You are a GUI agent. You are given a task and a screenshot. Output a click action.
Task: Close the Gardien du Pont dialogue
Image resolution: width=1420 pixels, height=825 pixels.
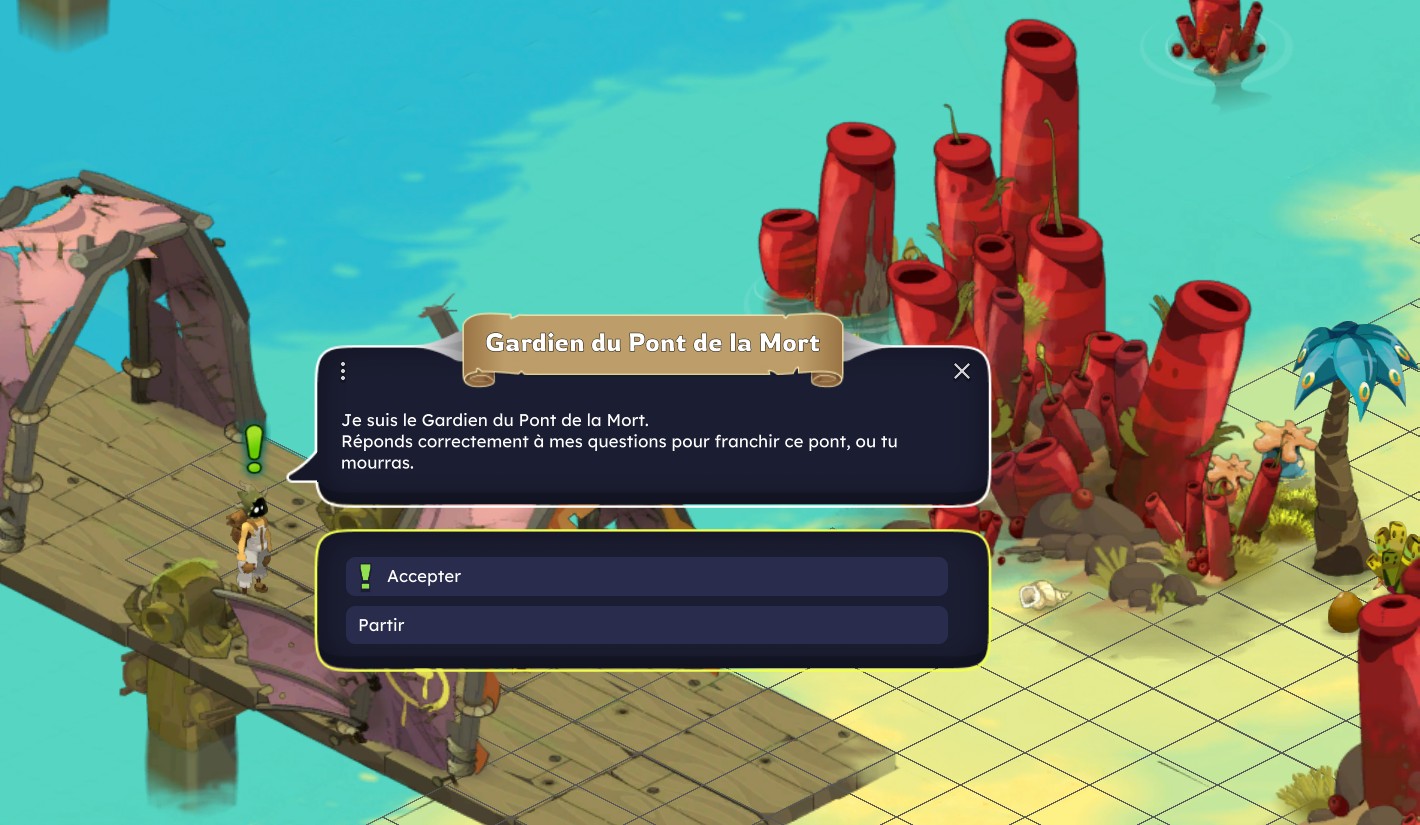(x=962, y=371)
